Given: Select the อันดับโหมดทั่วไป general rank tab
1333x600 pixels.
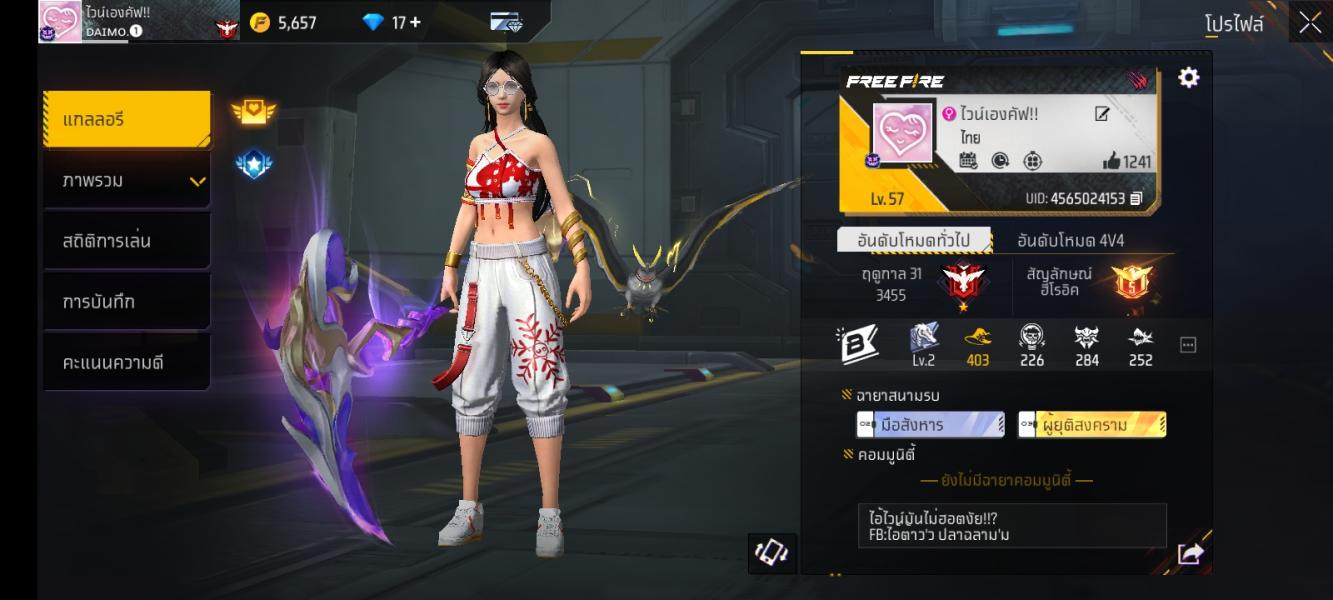Looking at the screenshot, I should (914, 241).
